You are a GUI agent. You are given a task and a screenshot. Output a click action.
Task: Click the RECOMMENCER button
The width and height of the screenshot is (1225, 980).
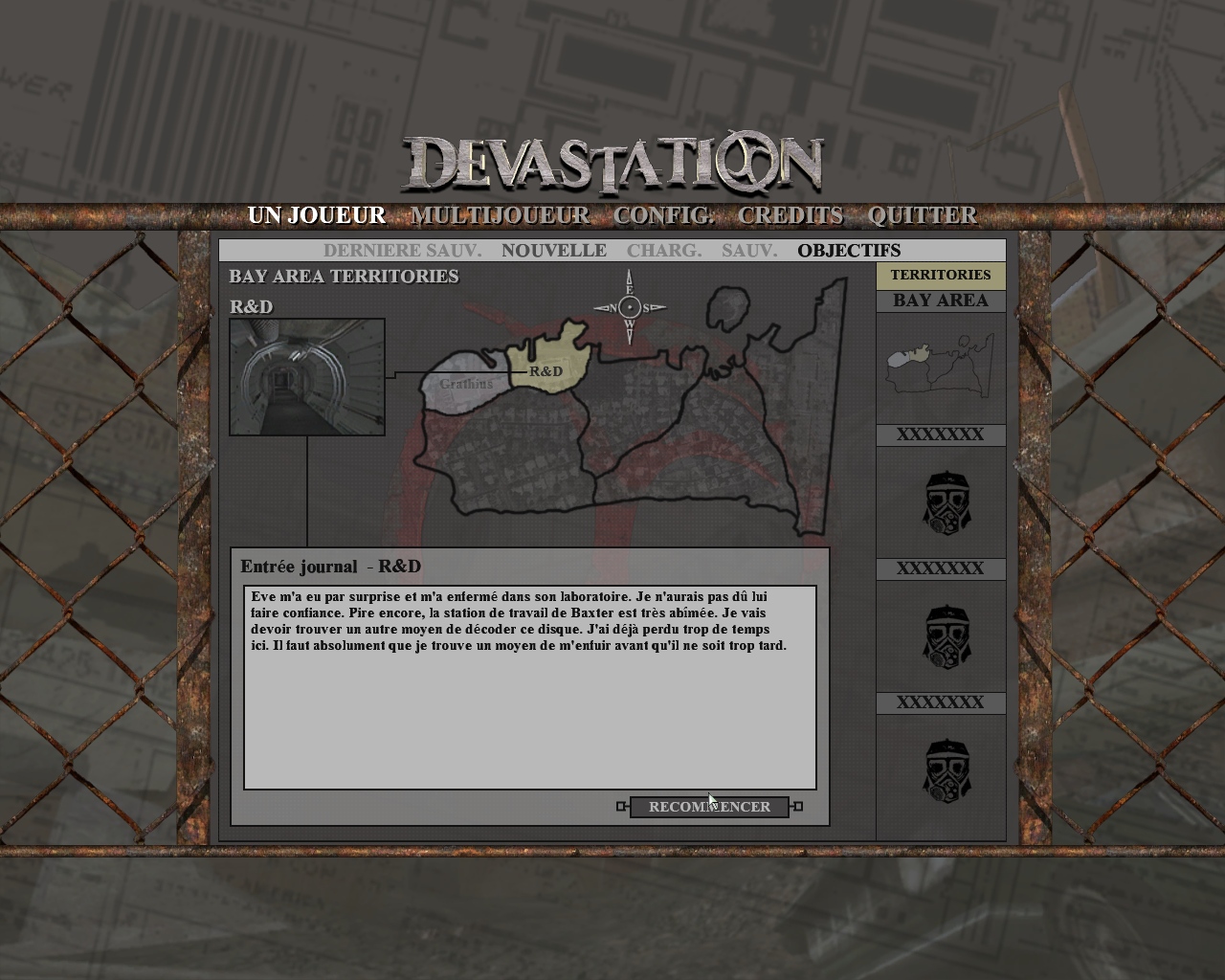click(709, 807)
